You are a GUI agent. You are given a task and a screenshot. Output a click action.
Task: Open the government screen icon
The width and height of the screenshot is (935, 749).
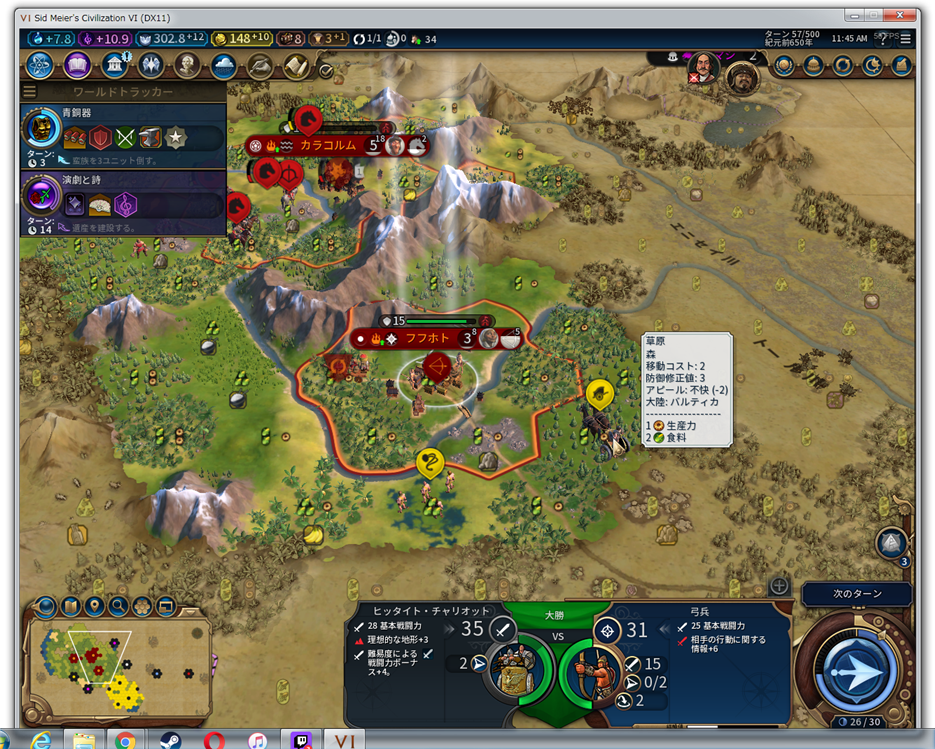pyautogui.click(x=114, y=66)
